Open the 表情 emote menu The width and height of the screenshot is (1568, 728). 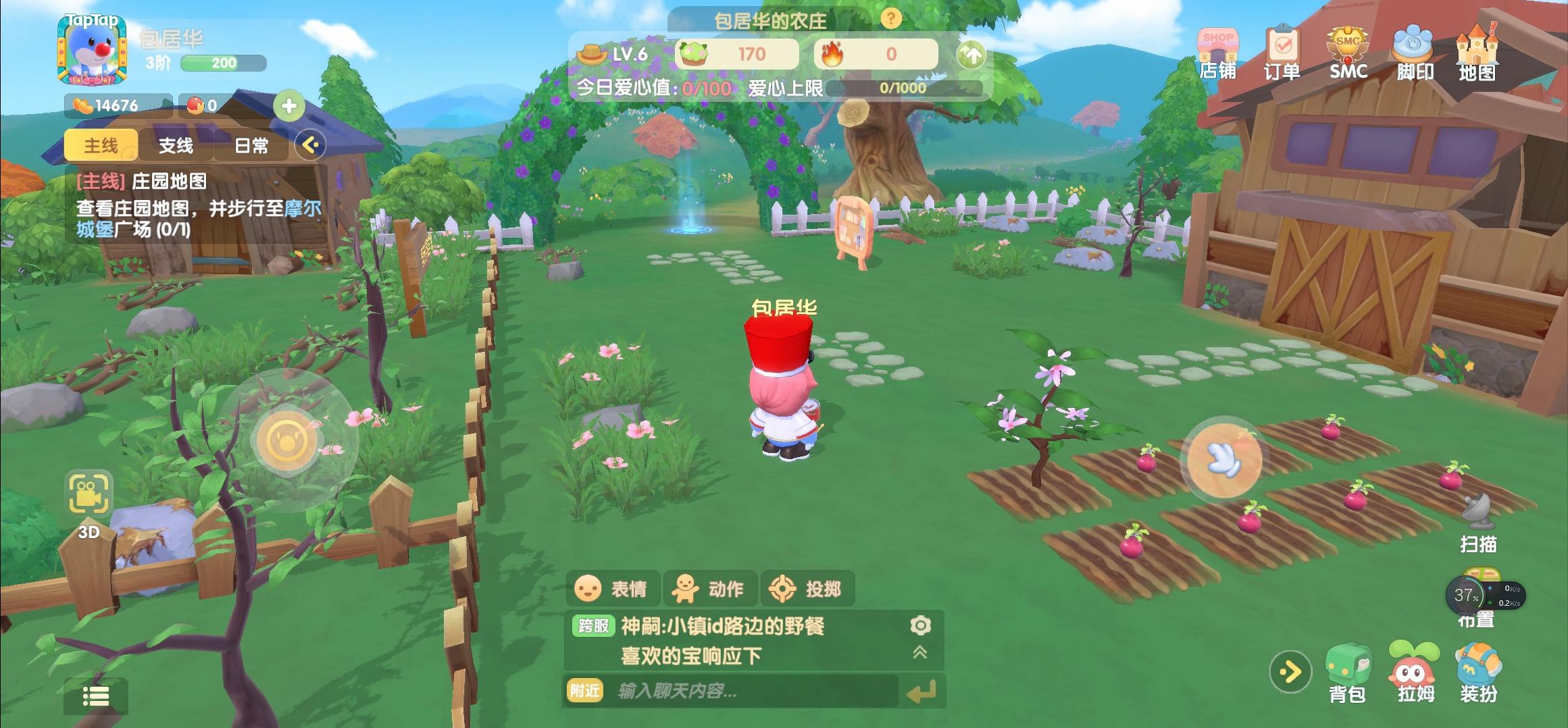point(611,589)
